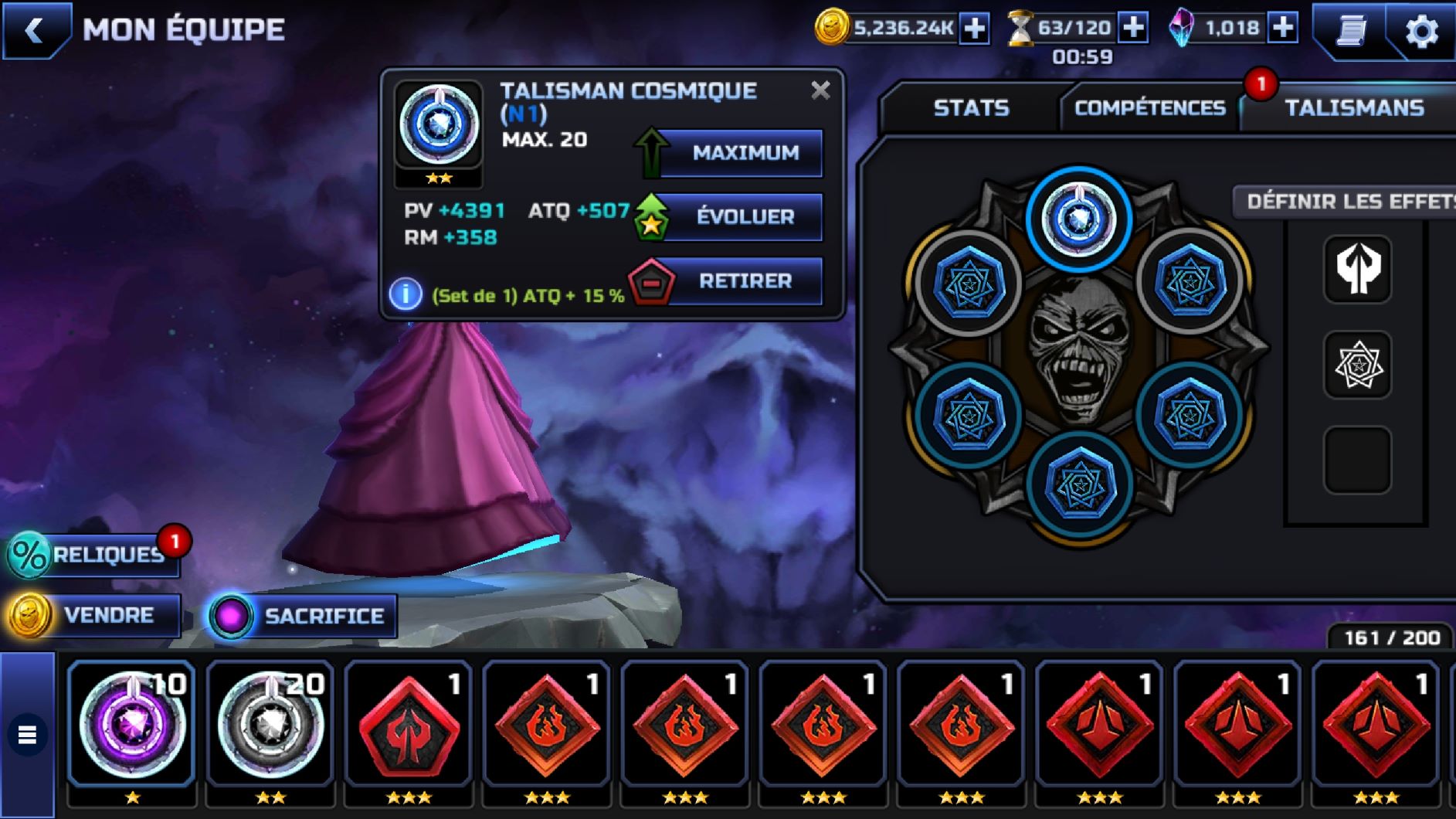The height and width of the screenshot is (819, 1456).
Task: Switch to the Stats tab
Action: (x=971, y=107)
